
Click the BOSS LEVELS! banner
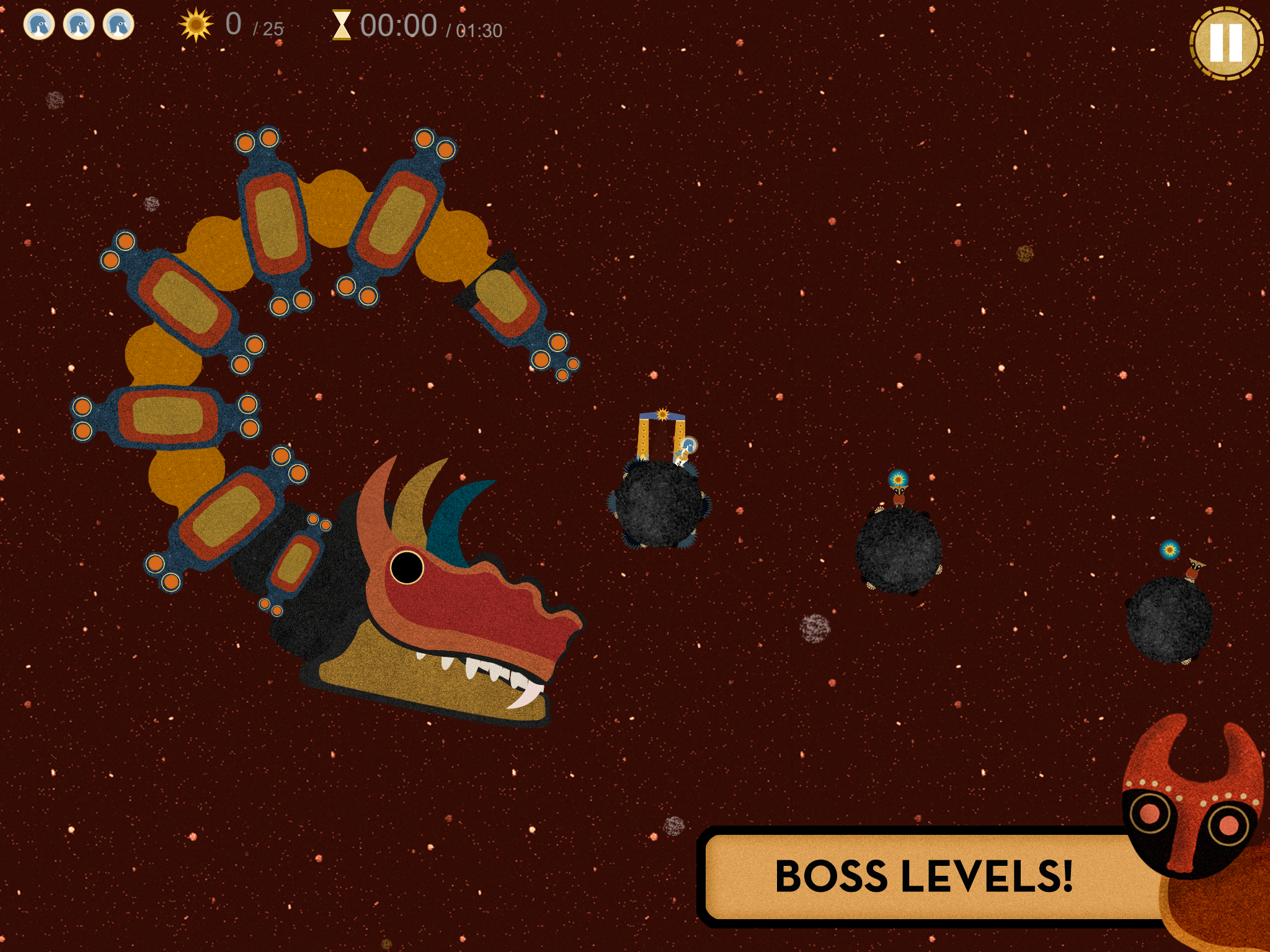(x=925, y=876)
